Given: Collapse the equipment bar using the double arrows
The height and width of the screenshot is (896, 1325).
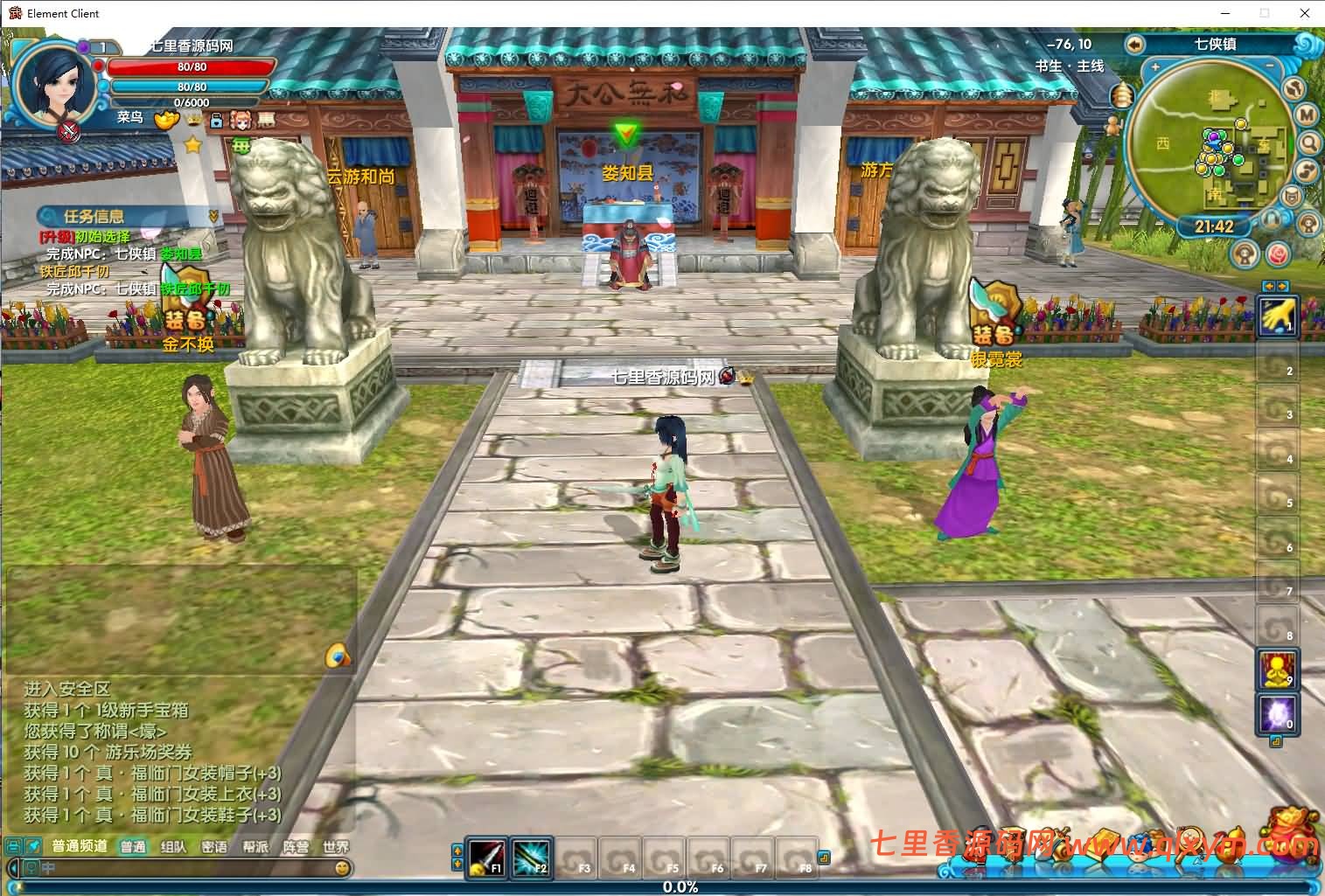Looking at the screenshot, I should coord(1273,286).
